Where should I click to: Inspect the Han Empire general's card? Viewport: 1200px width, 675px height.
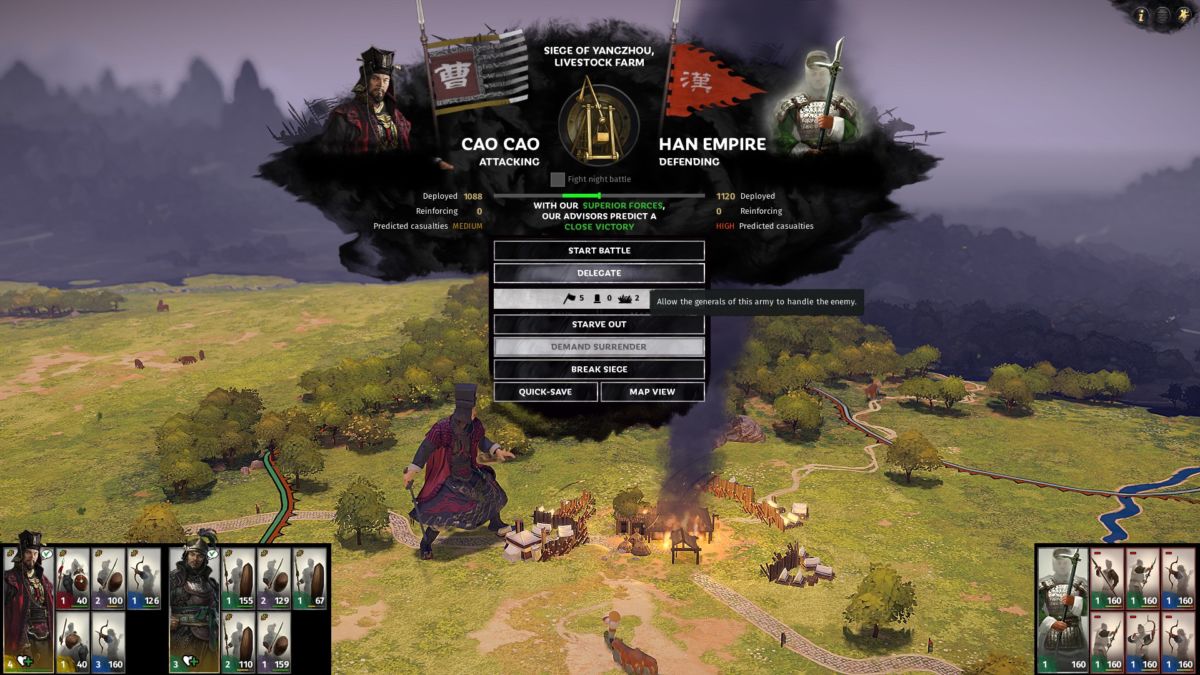pyautogui.click(x=1062, y=608)
